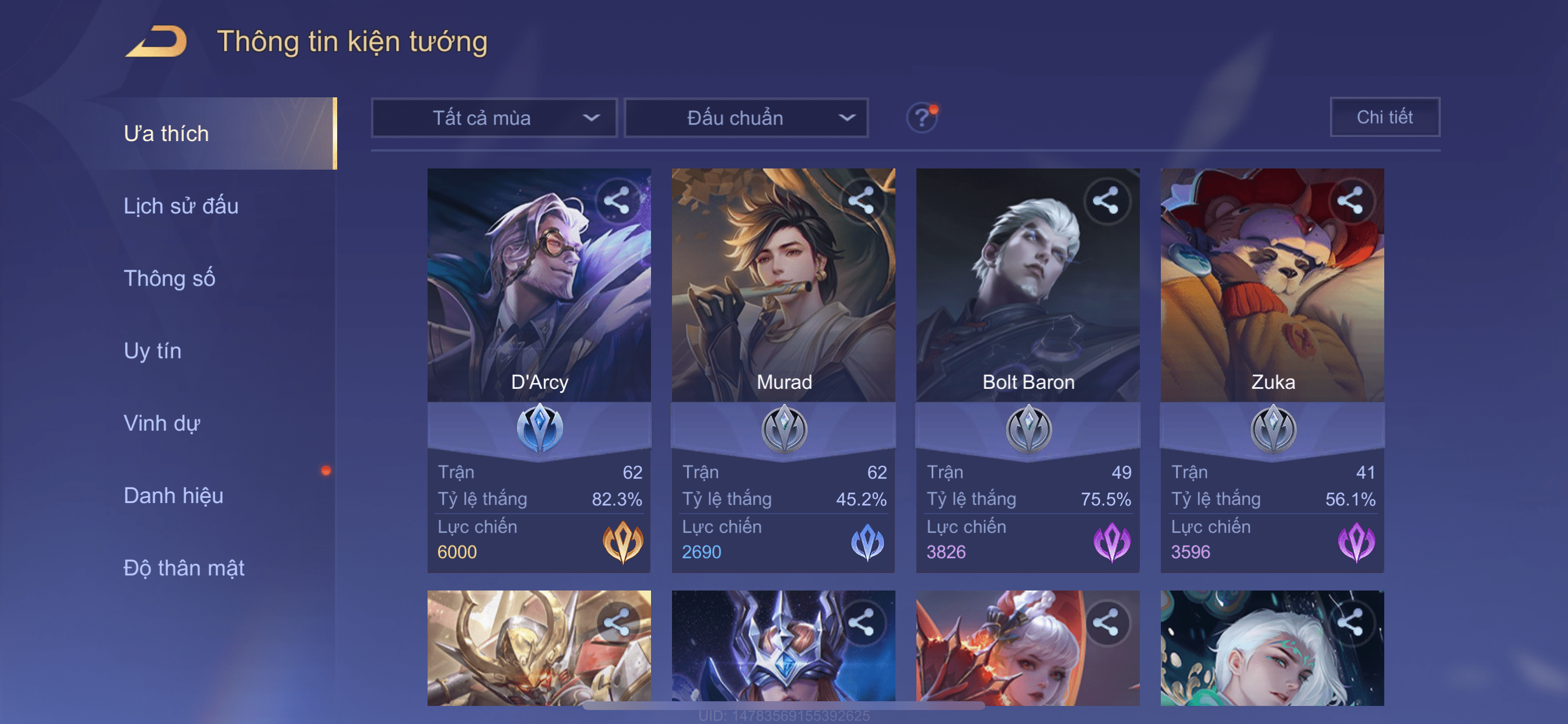Open the Độ thân mật tab

[184, 568]
